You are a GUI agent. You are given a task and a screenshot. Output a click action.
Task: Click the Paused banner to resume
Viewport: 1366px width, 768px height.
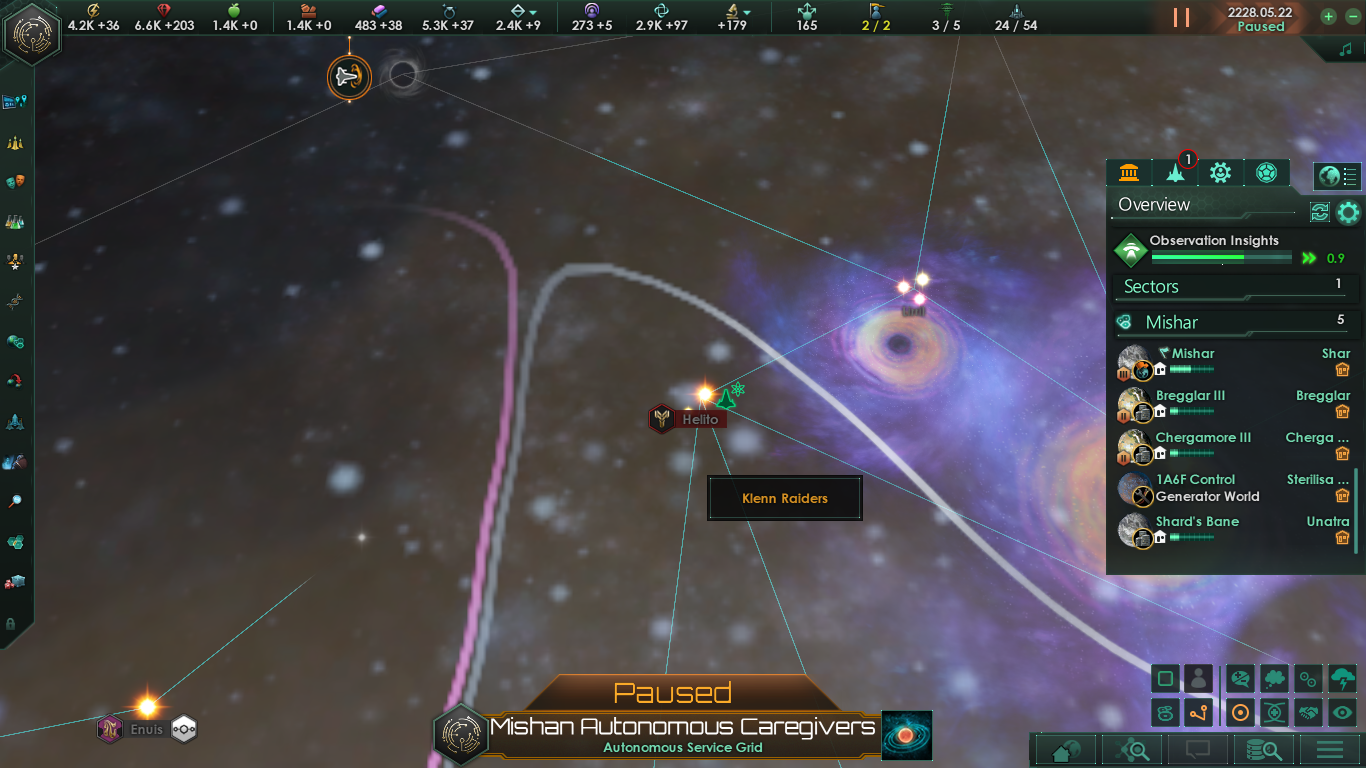(683, 692)
